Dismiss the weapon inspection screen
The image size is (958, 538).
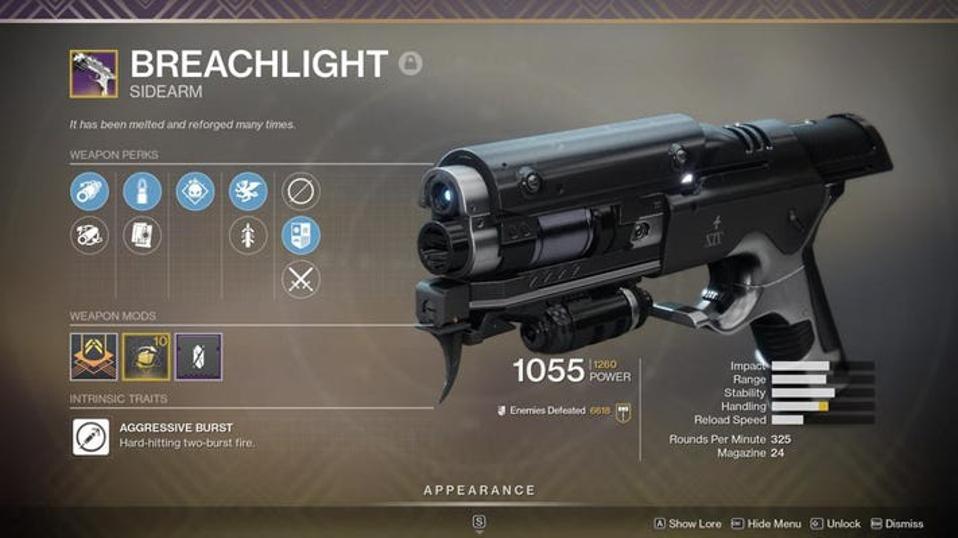[x=897, y=523]
